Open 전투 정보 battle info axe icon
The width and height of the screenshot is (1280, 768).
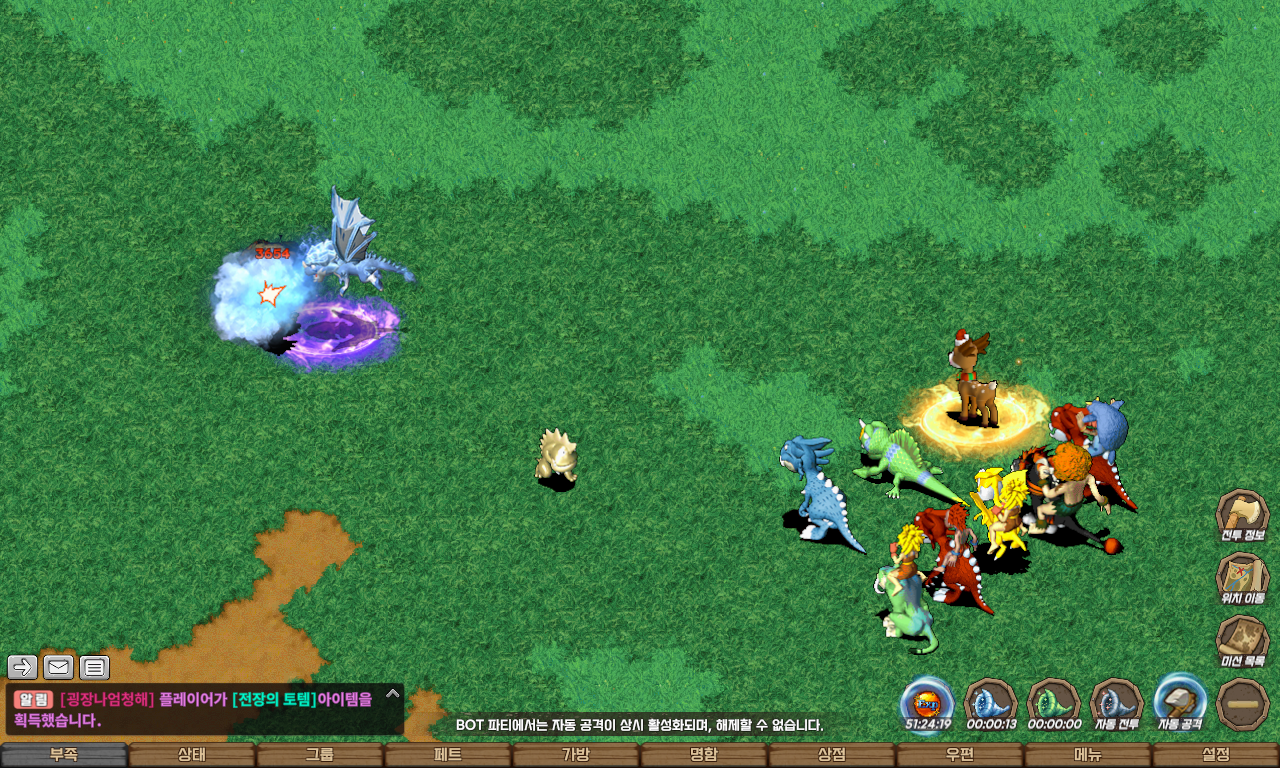click(x=1242, y=515)
